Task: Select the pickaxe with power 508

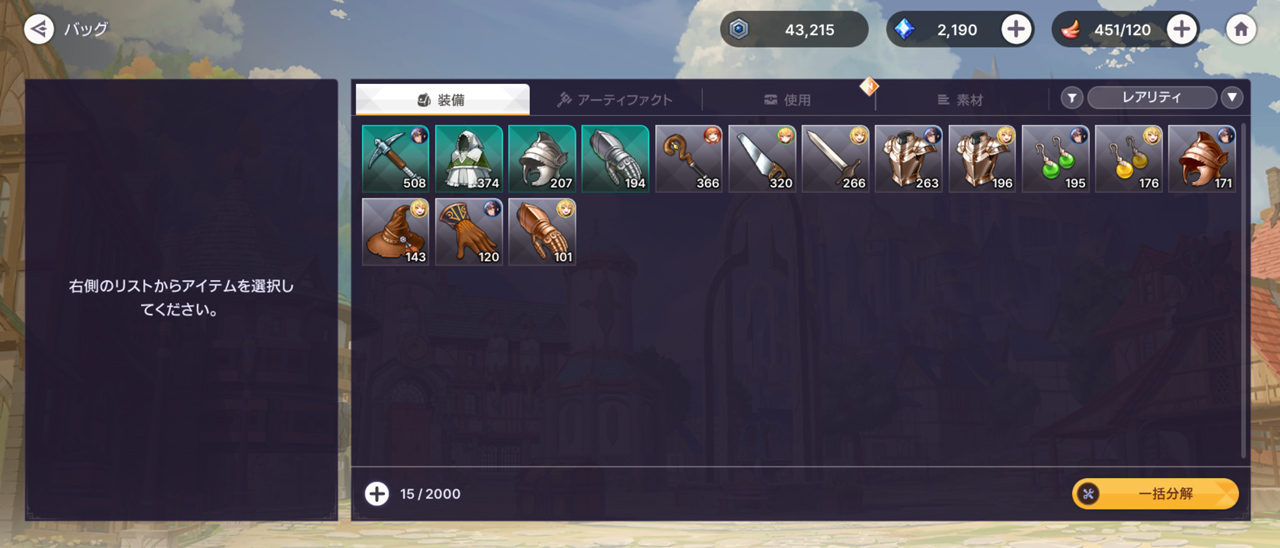Action: tap(395, 158)
